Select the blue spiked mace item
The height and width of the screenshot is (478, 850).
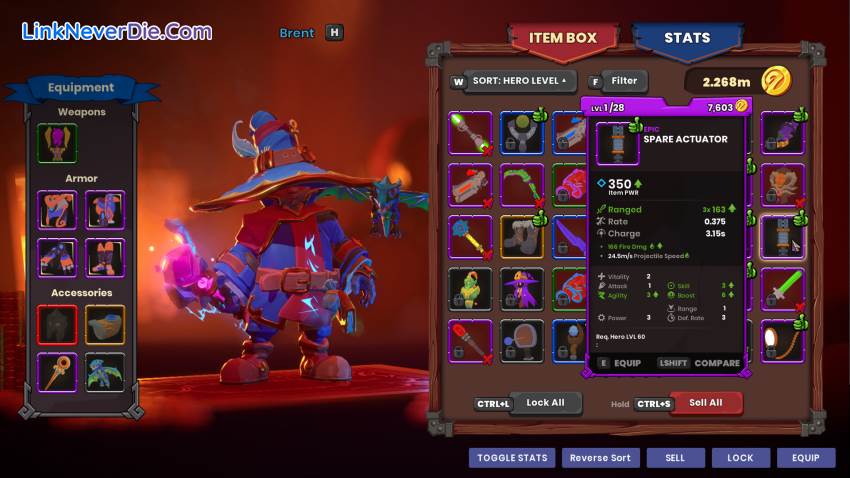(470, 237)
